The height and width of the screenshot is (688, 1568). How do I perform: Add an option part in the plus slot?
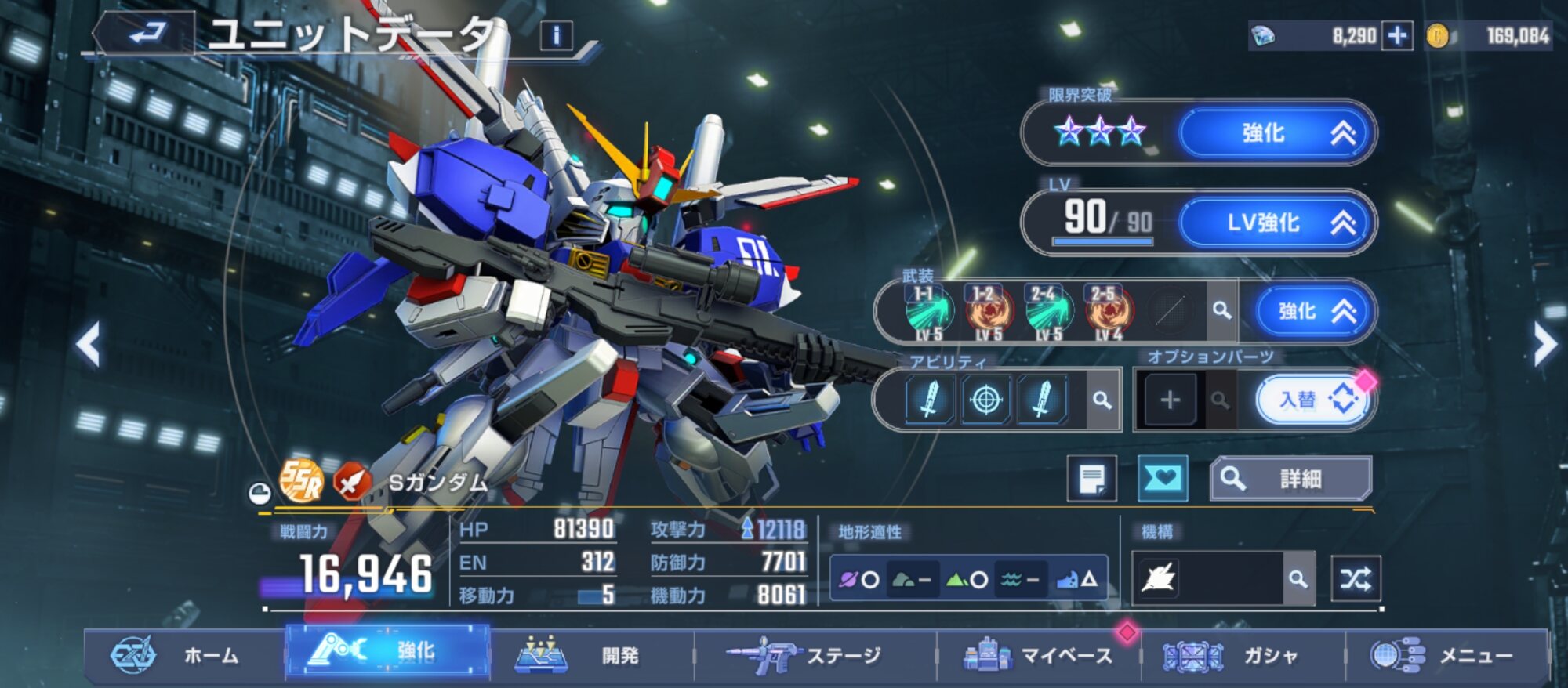pos(1170,400)
